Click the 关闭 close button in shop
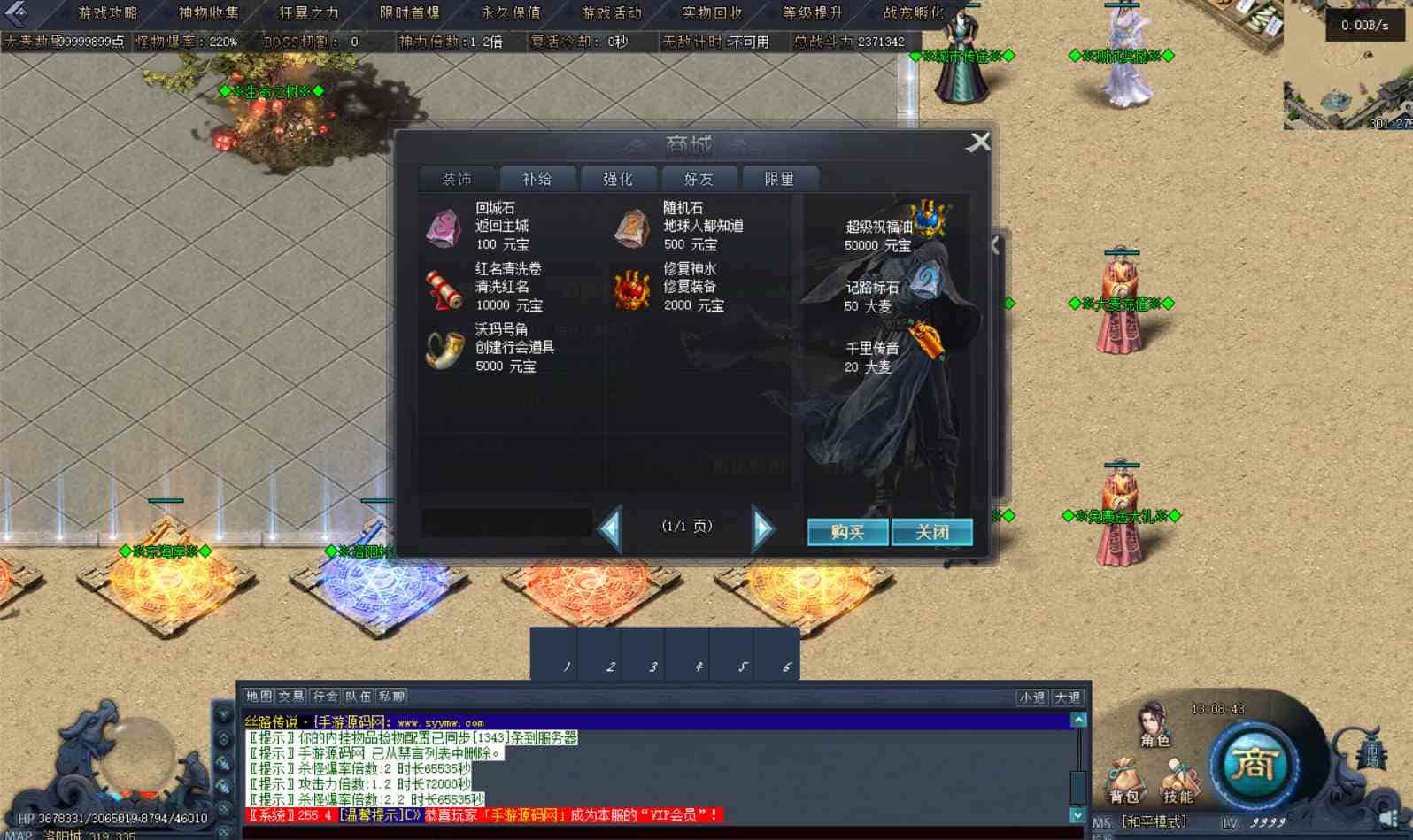This screenshot has width=1413, height=840. pyautogui.click(x=934, y=532)
